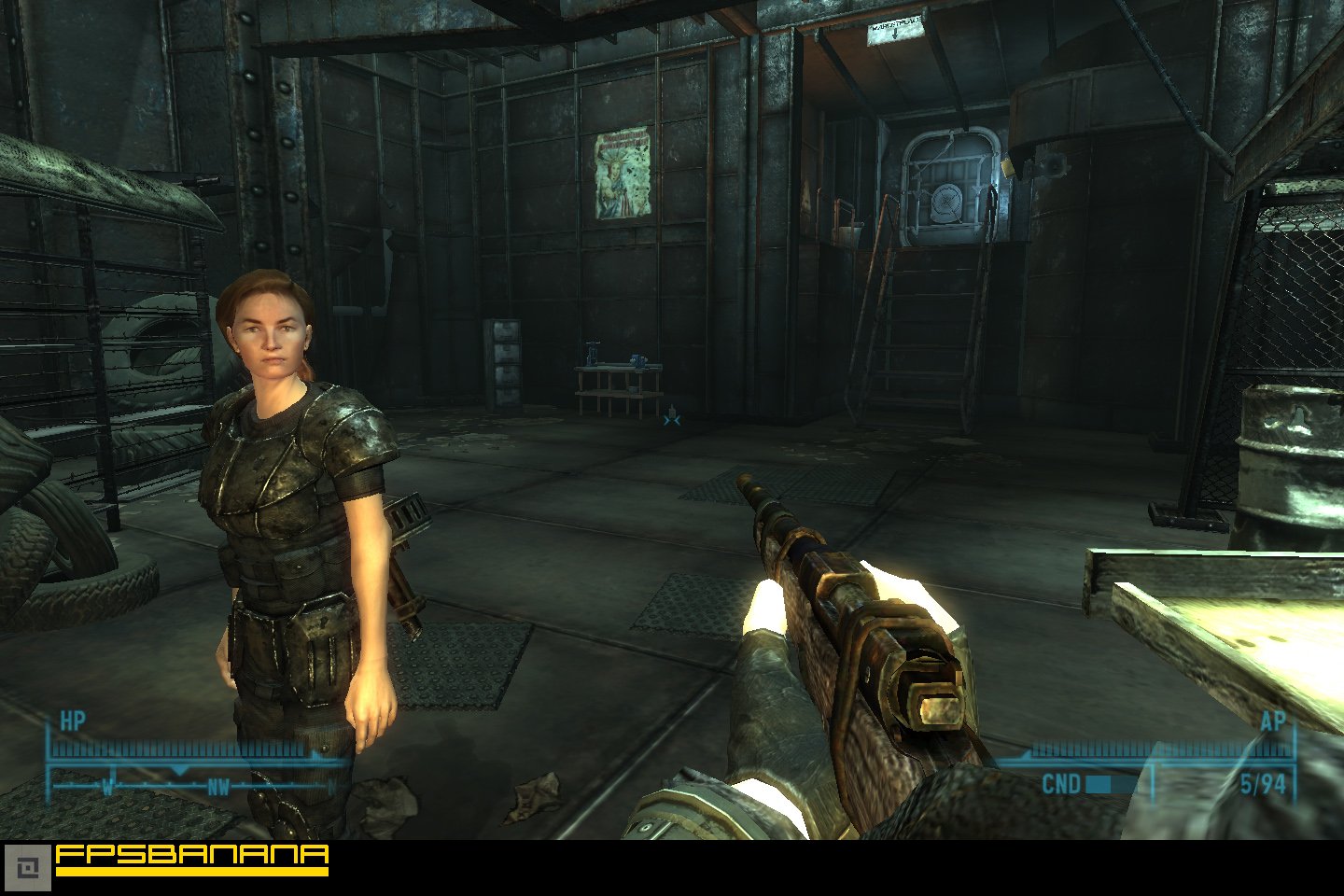Click the 5/94 ammo counter
Screen dimensions: 1344x896
1266,785
